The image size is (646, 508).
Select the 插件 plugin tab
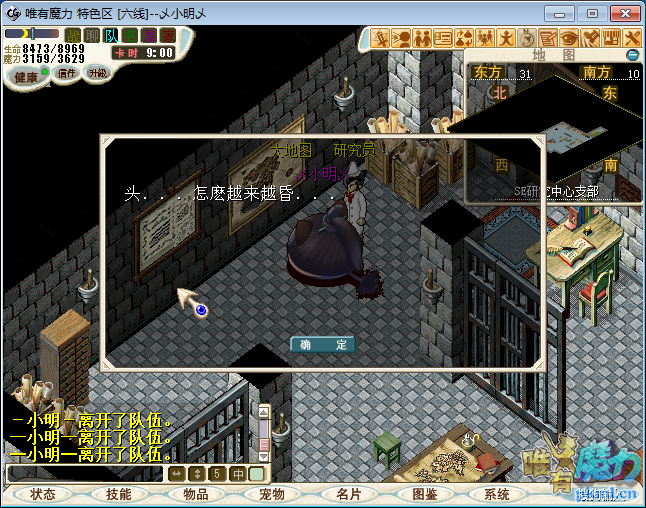pos(67,73)
